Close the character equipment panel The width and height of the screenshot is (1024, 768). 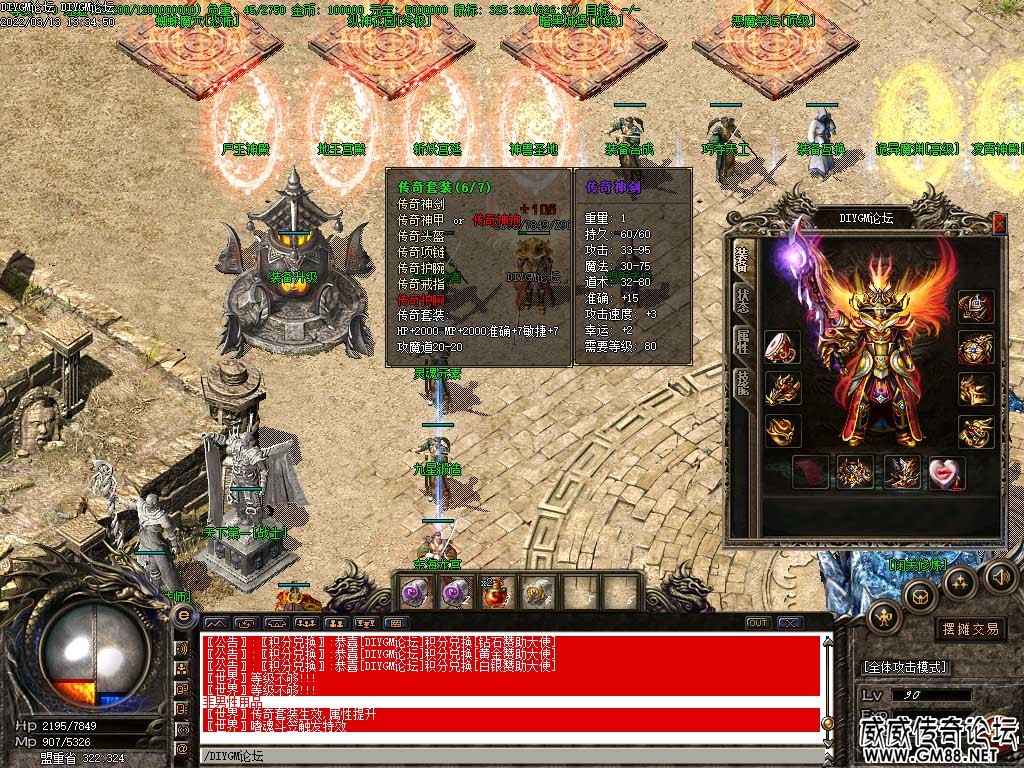[x=999, y=224]
